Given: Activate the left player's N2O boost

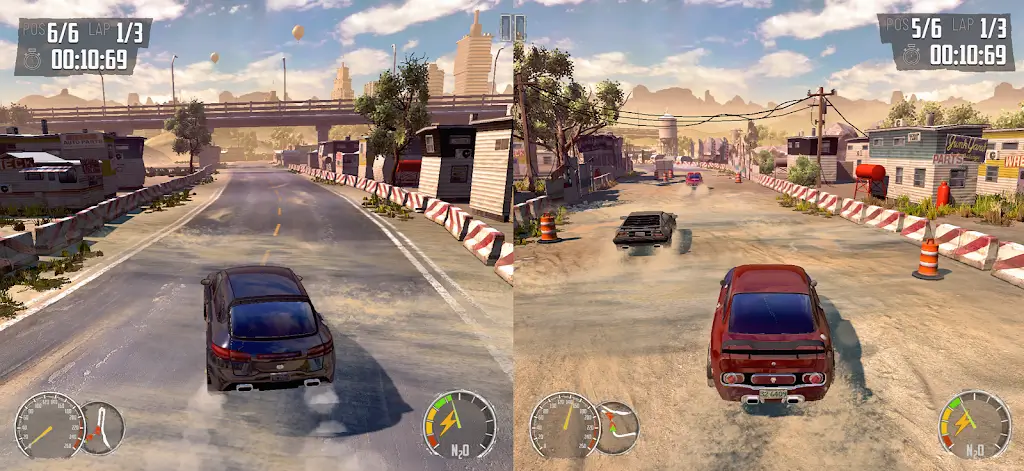Looking at the screenshot, I should pos(460,424).
